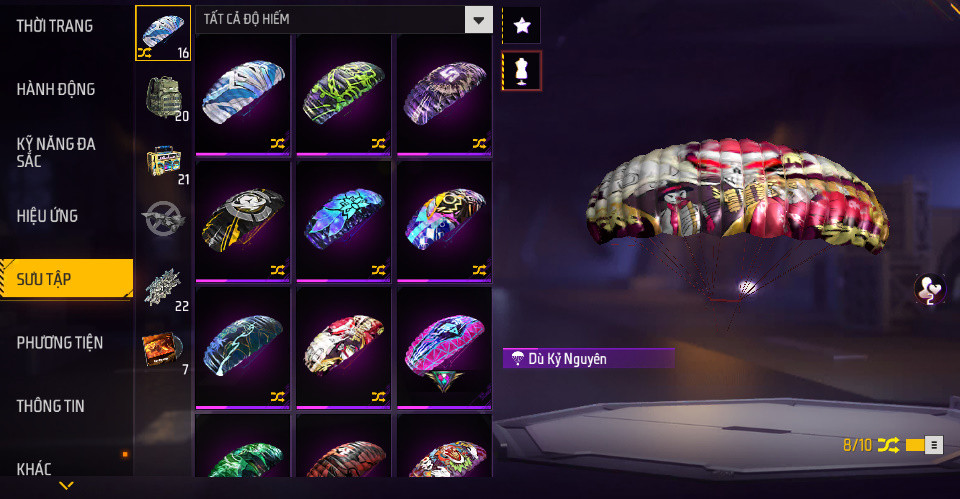Viewport: 960px width, 499px height.
Task: Toggle the star favorites filter
Action: click(x=521, y=26)
